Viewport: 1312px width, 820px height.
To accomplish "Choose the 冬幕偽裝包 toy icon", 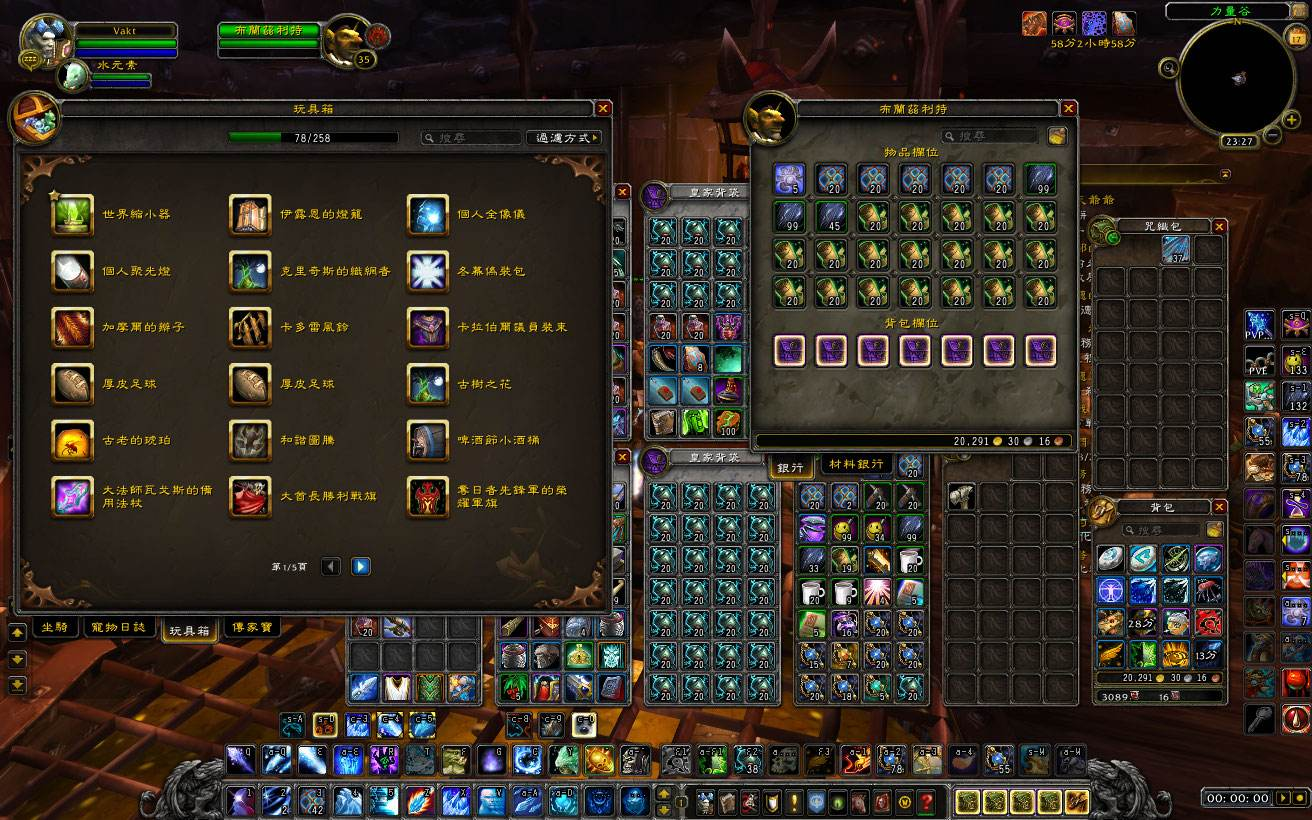I will (x=427, y=271).
